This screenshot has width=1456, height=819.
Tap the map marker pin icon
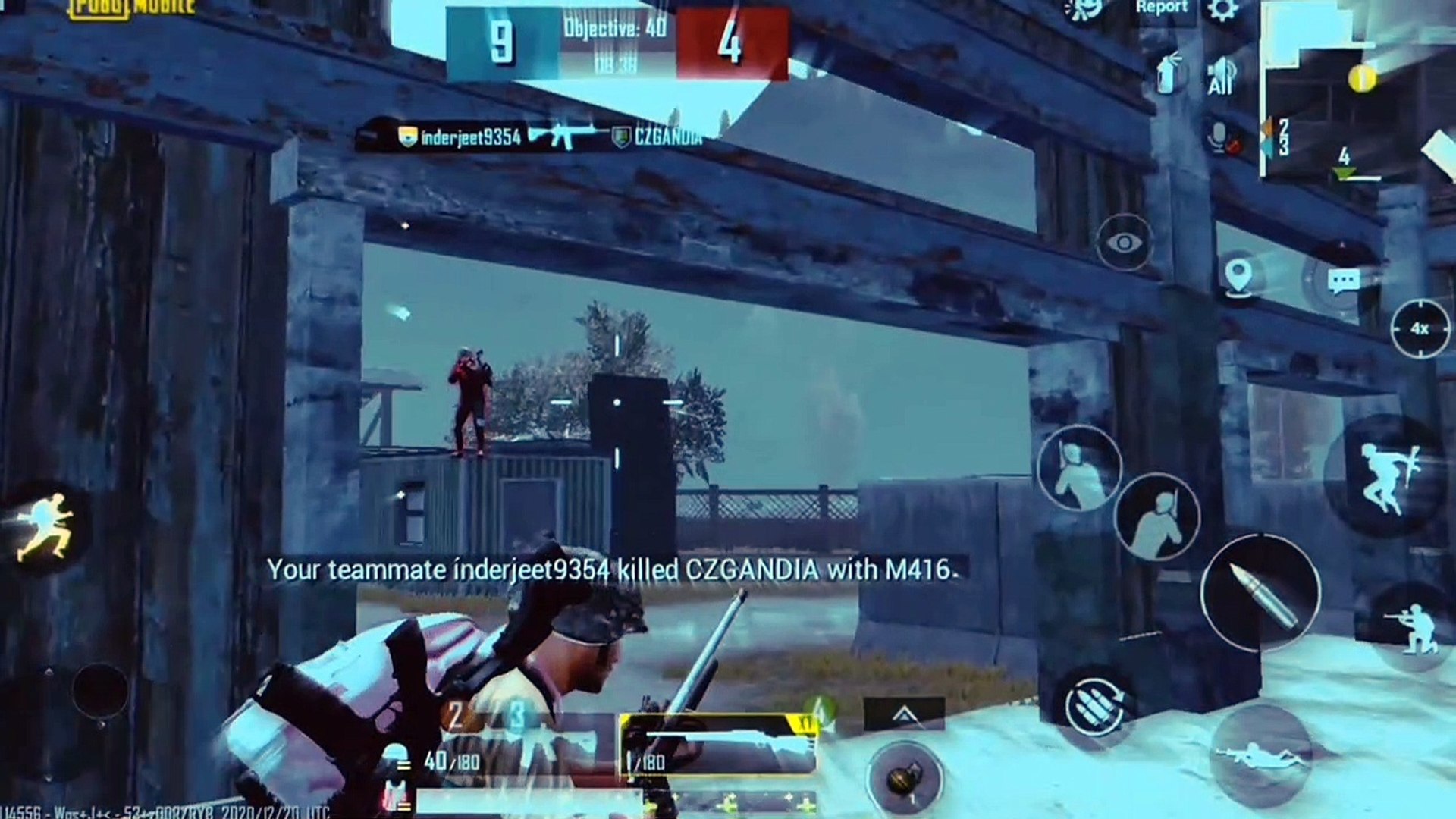1238,276
